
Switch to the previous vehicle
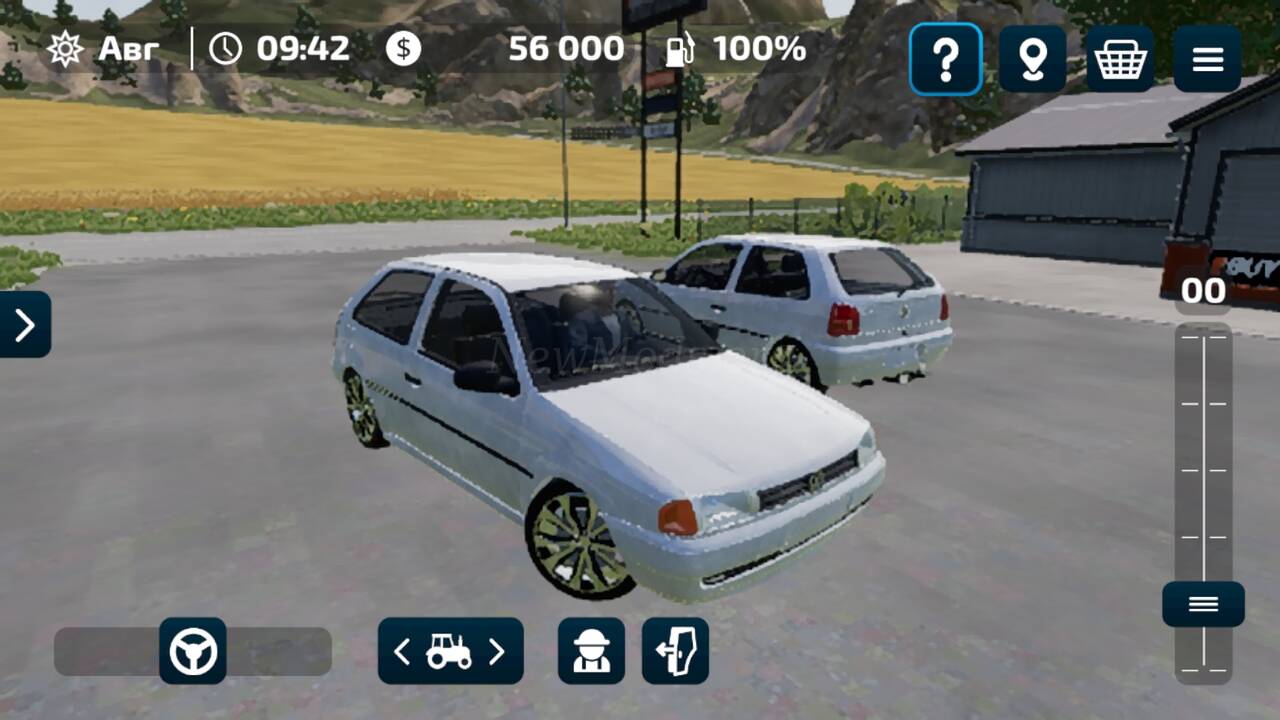(x=402, y=652)
